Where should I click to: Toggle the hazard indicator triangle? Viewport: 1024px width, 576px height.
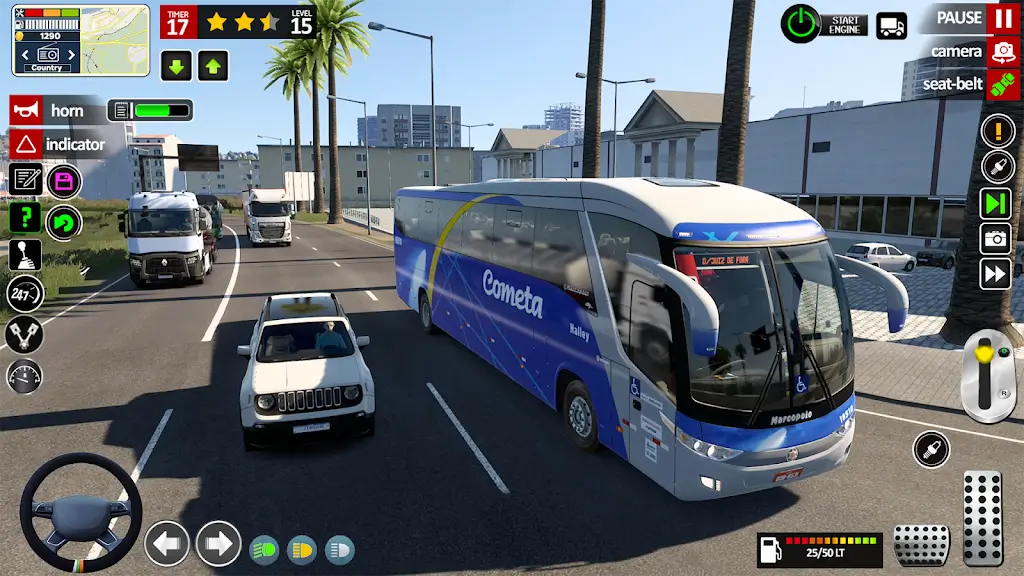point(27,144)
